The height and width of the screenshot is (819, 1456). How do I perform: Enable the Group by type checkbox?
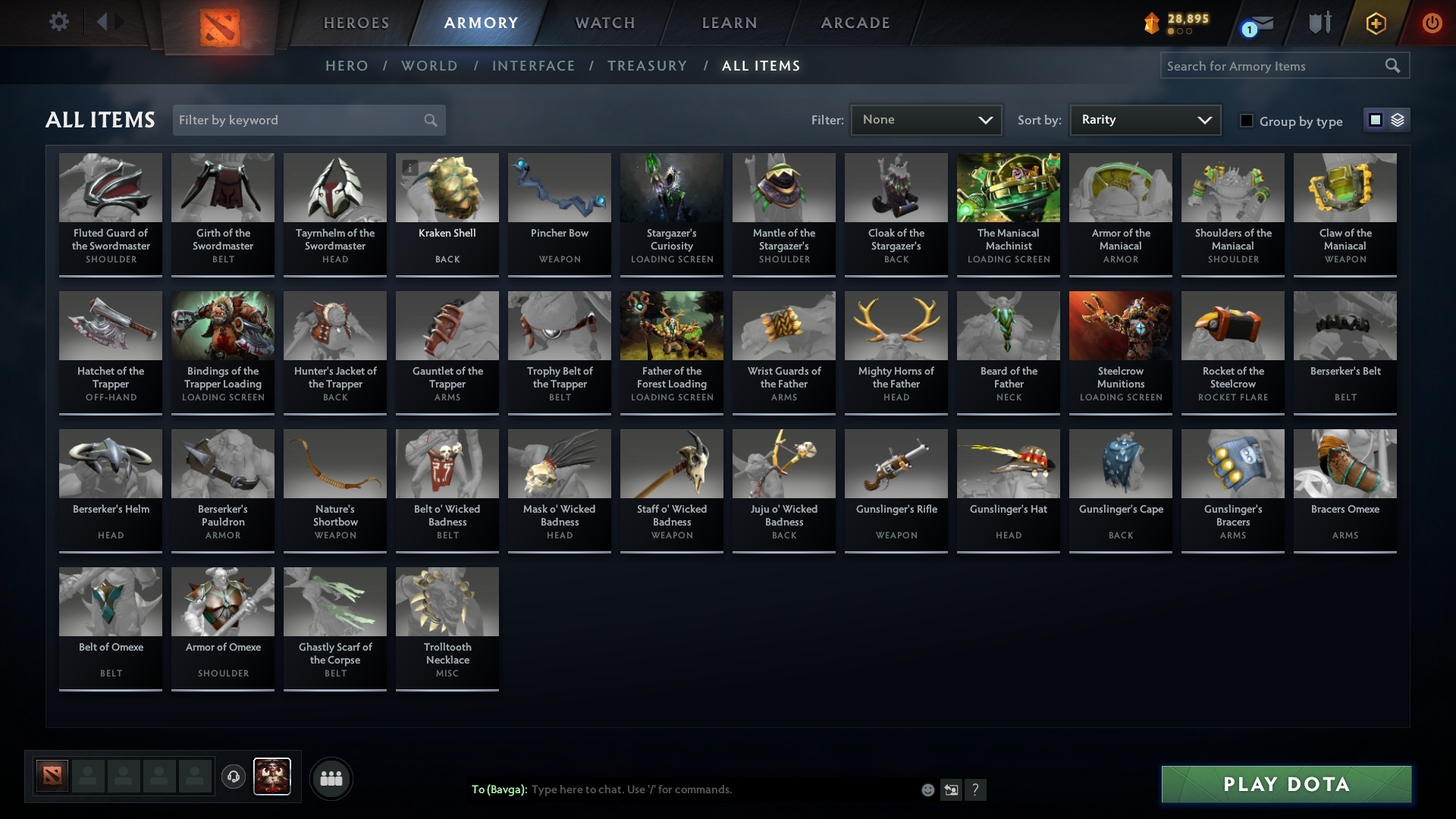coord(1247,120)
